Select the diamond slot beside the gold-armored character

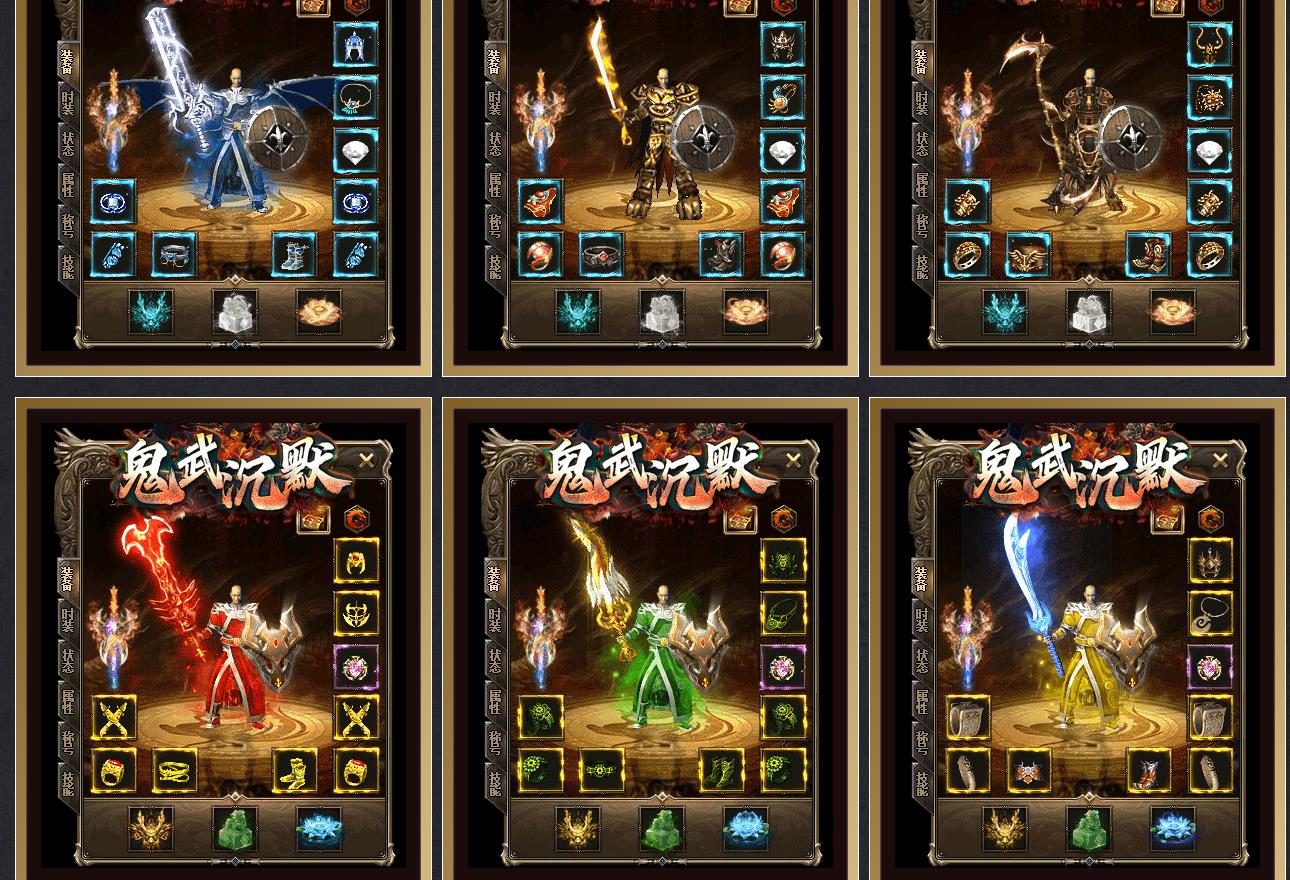click(x=783, y=150)
